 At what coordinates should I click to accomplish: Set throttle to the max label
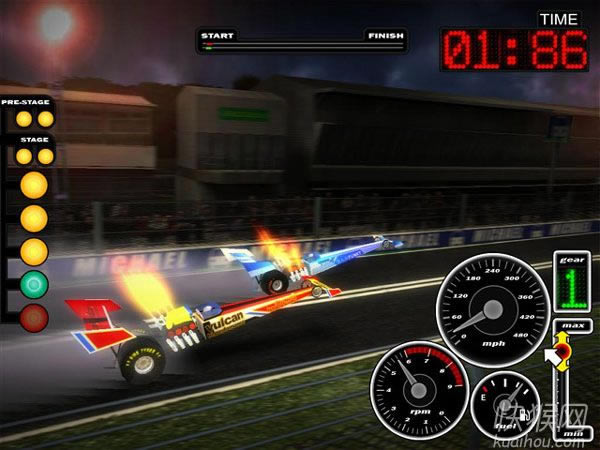[572, 327]
